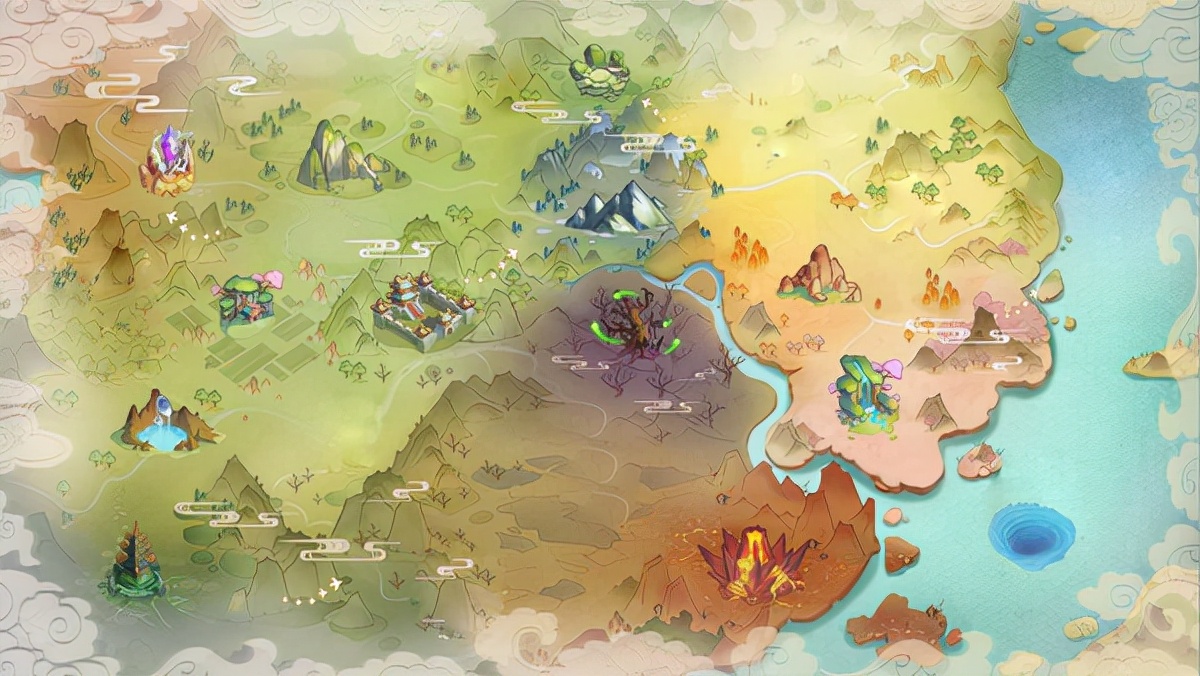Select the mountain spring pool landmark
This screenshot has height=676, width=1200.
click(165, 423)
